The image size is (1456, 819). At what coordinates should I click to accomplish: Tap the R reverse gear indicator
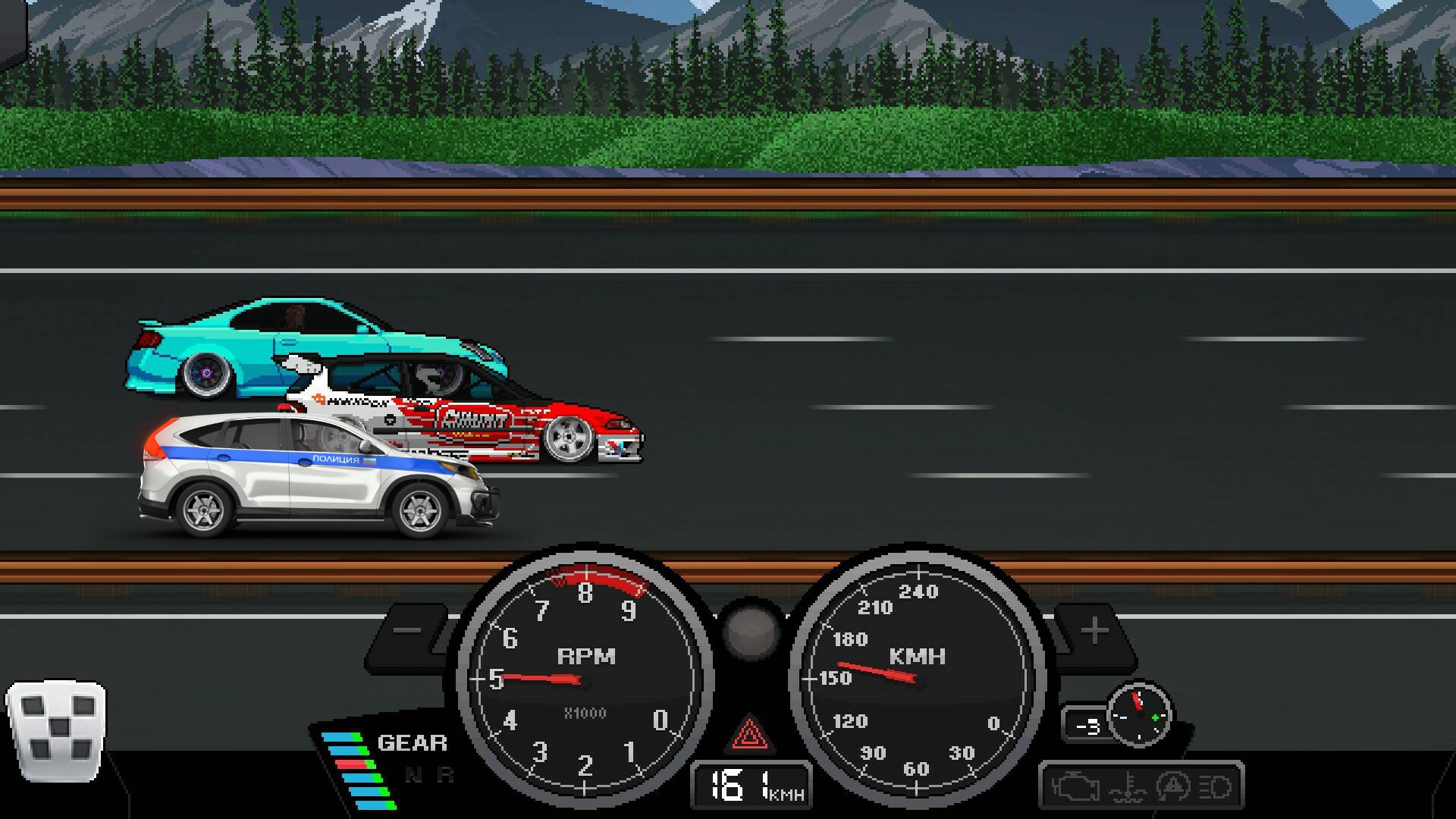tap(446, 775)
